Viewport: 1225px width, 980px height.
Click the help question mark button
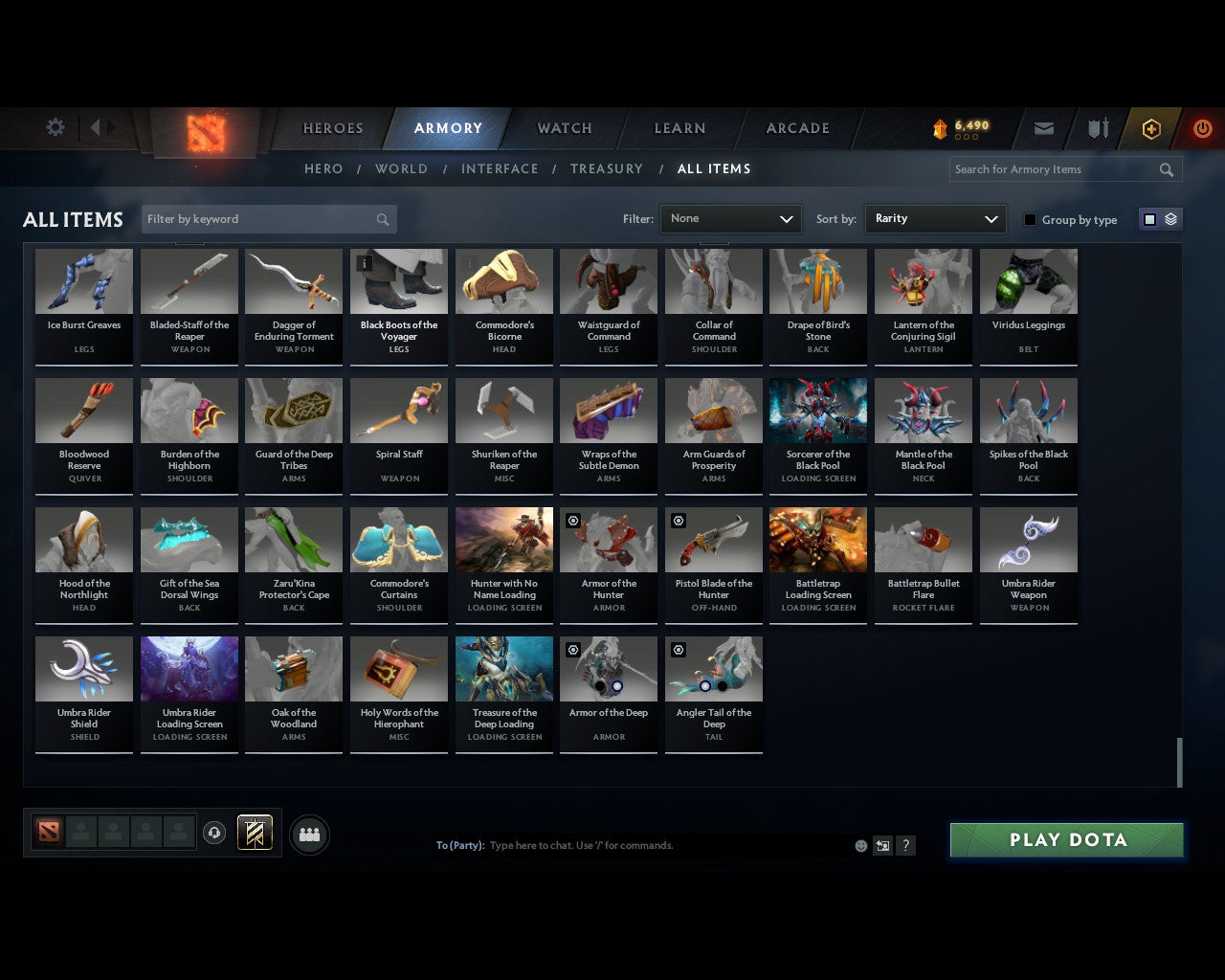pos(905,846)
